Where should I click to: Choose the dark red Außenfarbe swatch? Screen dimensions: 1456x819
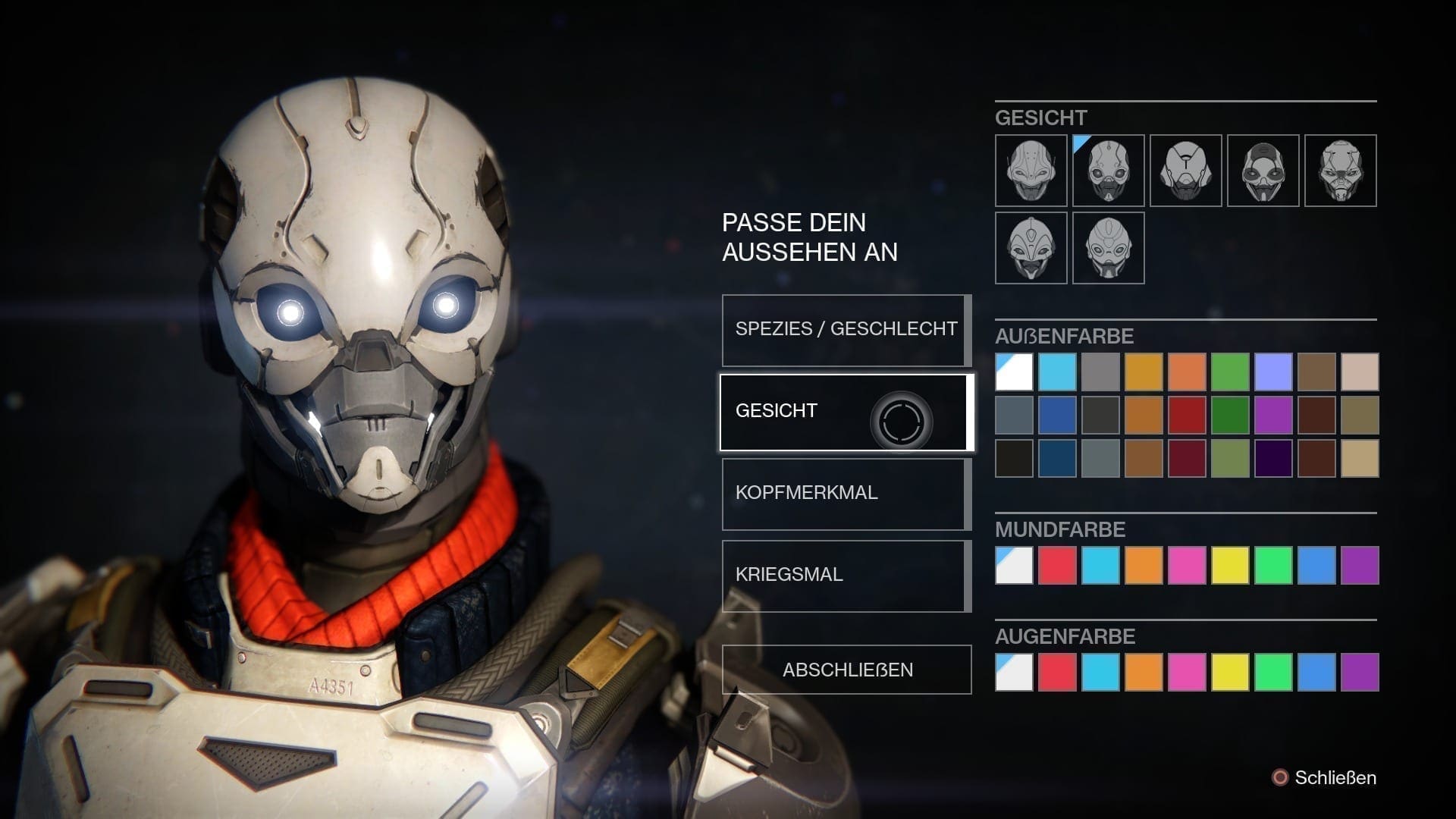click(1187, 415)
